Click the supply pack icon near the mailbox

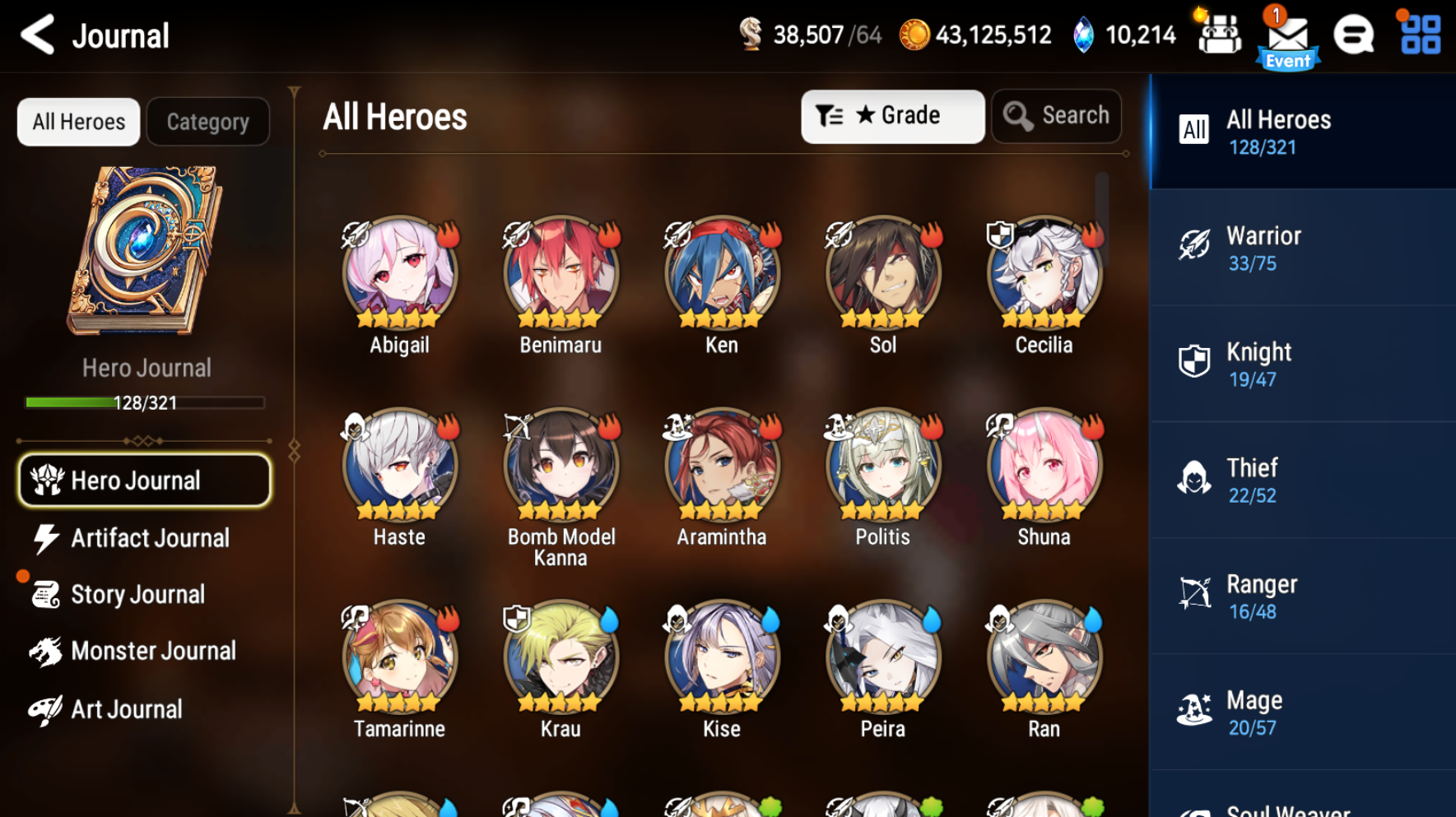[1220, 35]
